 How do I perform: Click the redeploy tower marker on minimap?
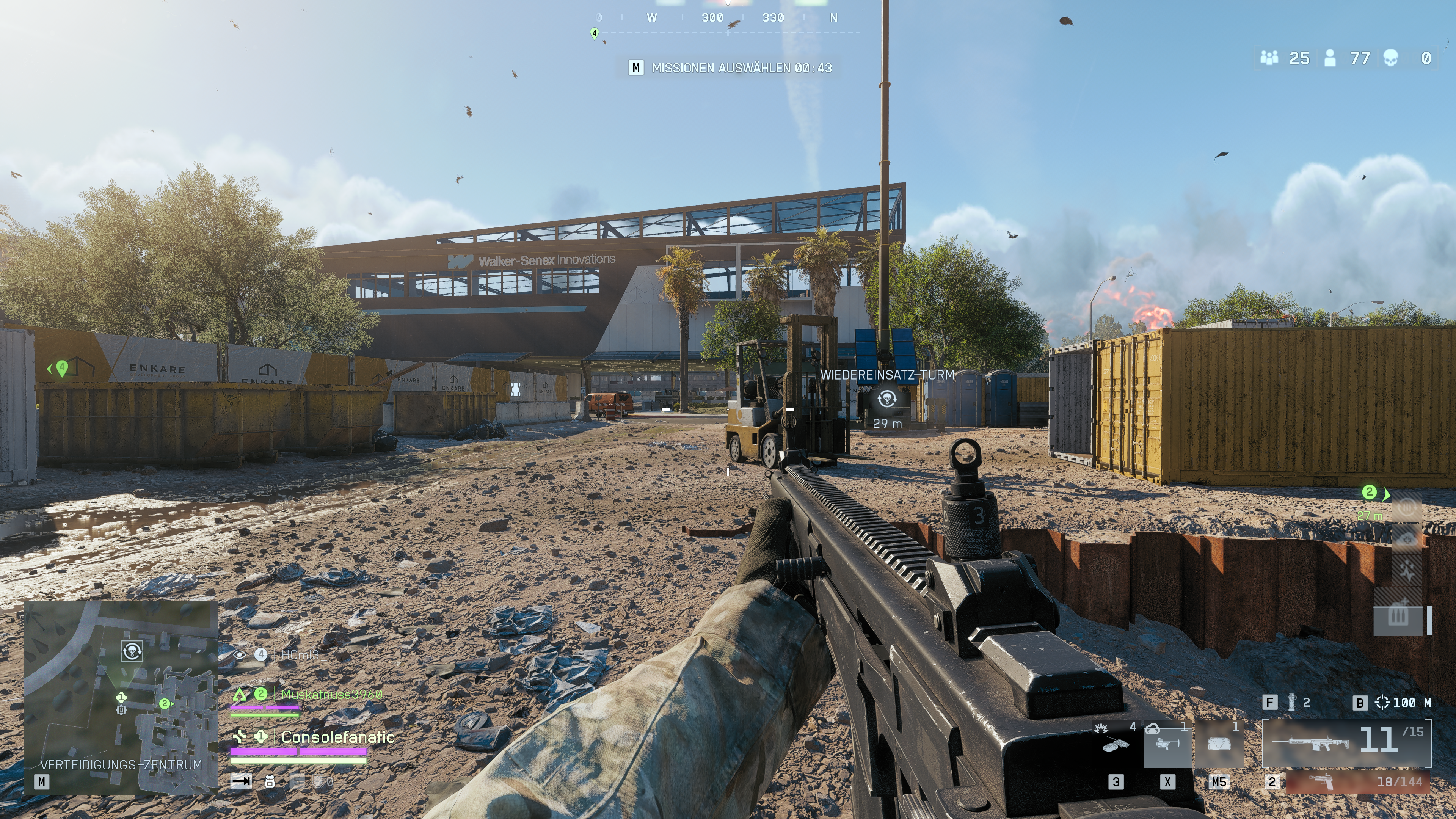[x=132, y=651]
